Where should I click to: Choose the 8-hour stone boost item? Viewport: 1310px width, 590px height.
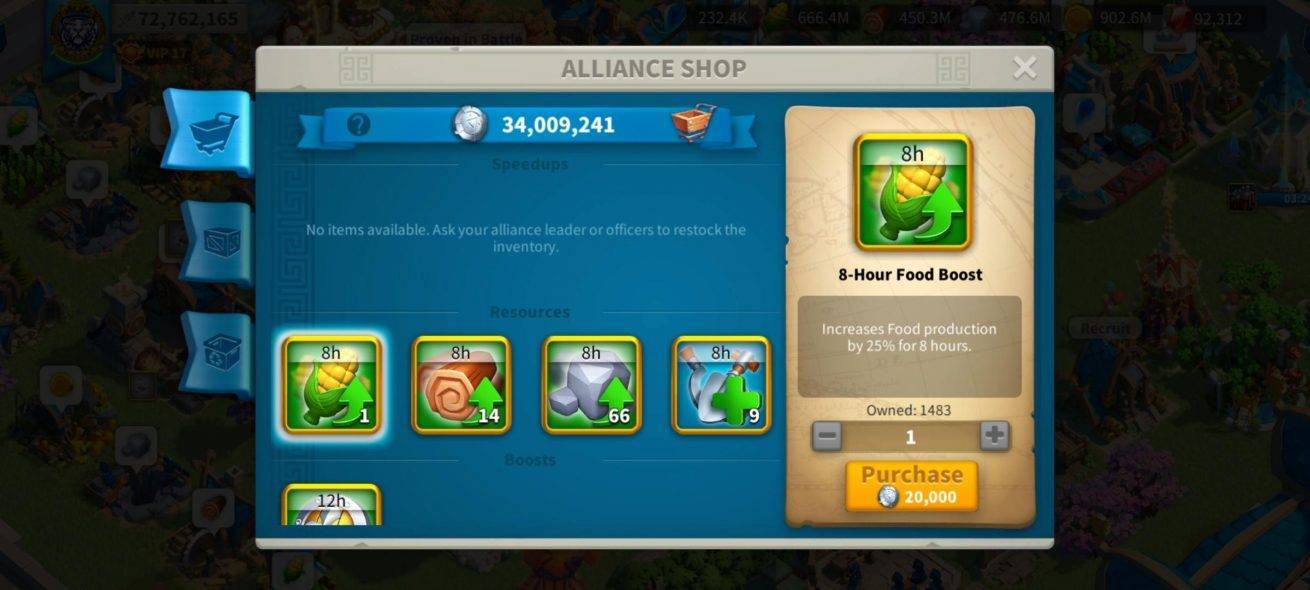click(x=591, y=385)
